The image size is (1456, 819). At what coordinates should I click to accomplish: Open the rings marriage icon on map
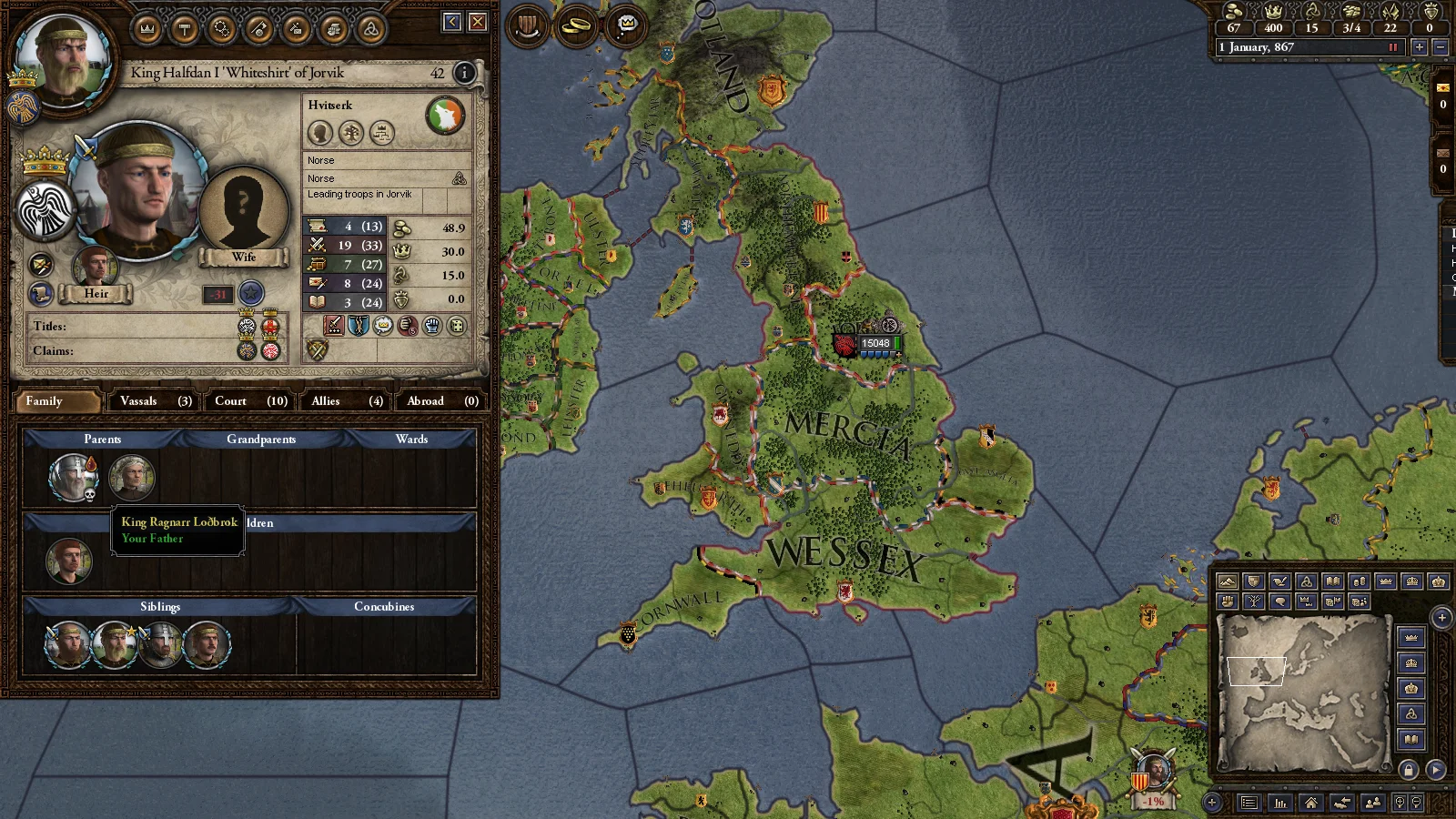coord(576,25)
